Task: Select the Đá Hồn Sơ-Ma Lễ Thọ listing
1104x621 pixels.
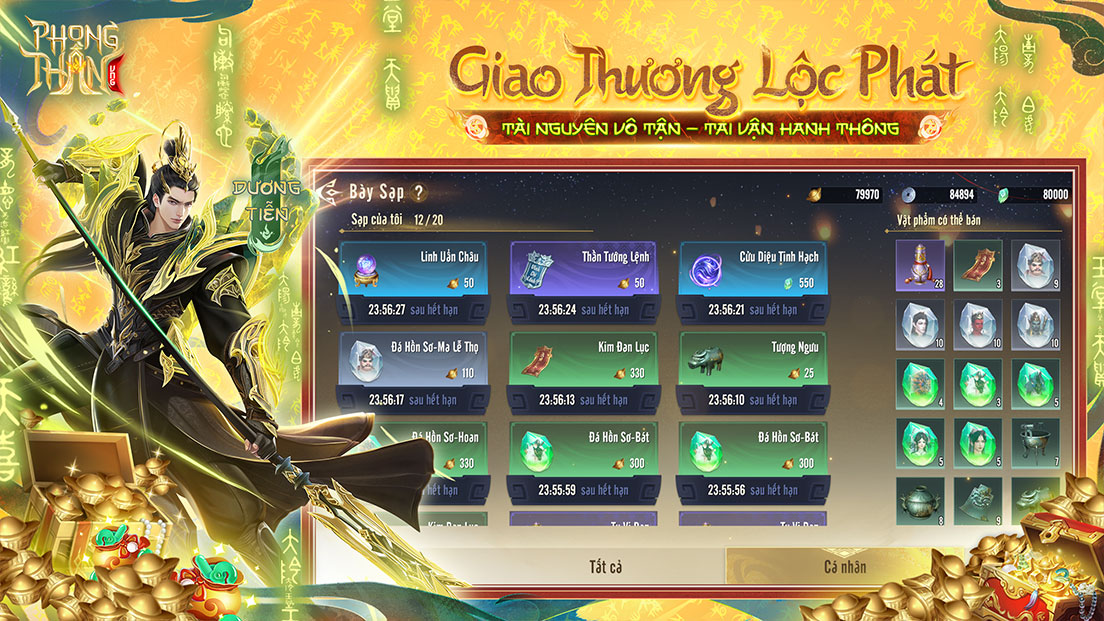Action: (x=414, y=370)
